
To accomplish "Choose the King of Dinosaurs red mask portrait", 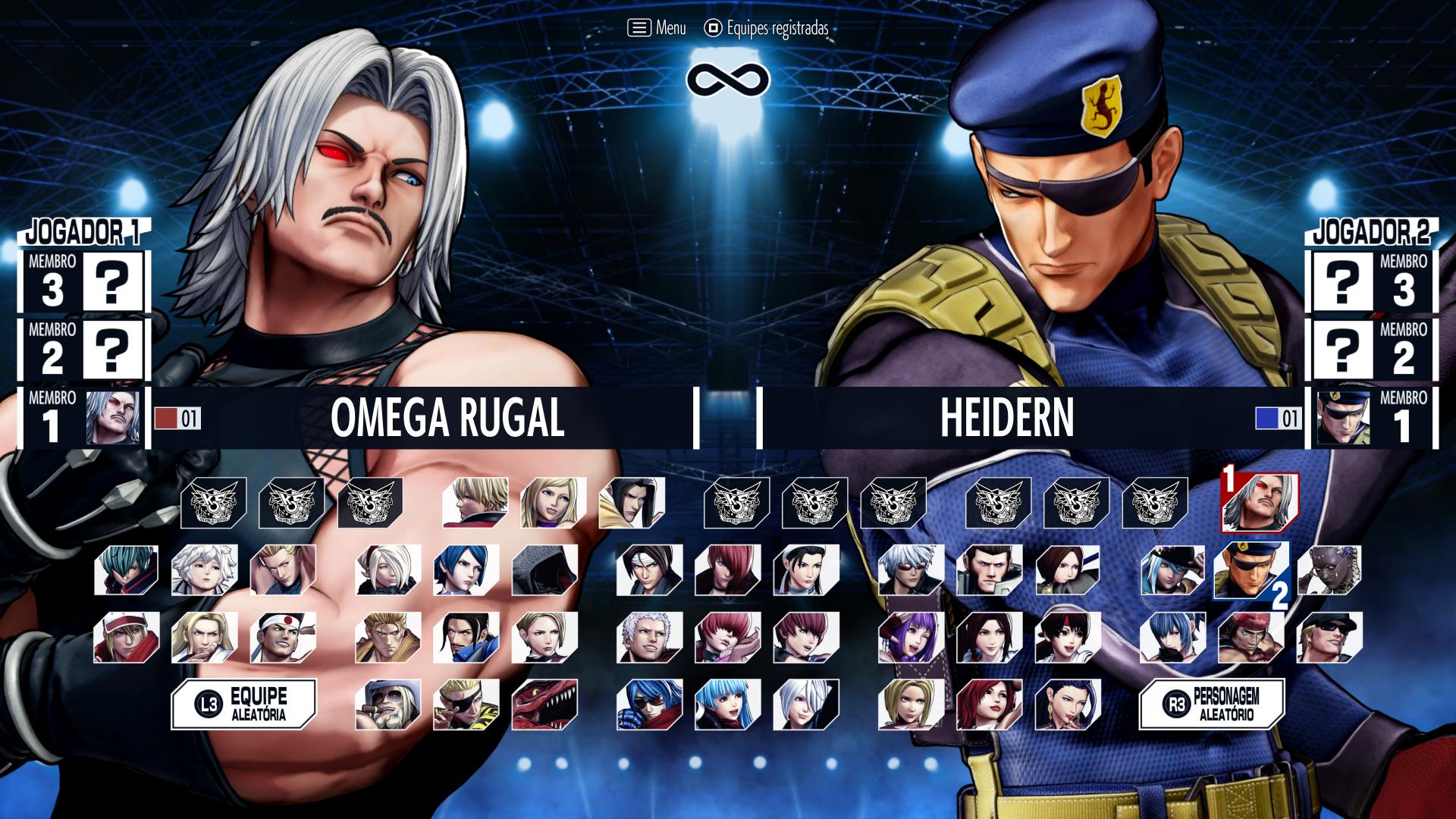I will 544,704.
